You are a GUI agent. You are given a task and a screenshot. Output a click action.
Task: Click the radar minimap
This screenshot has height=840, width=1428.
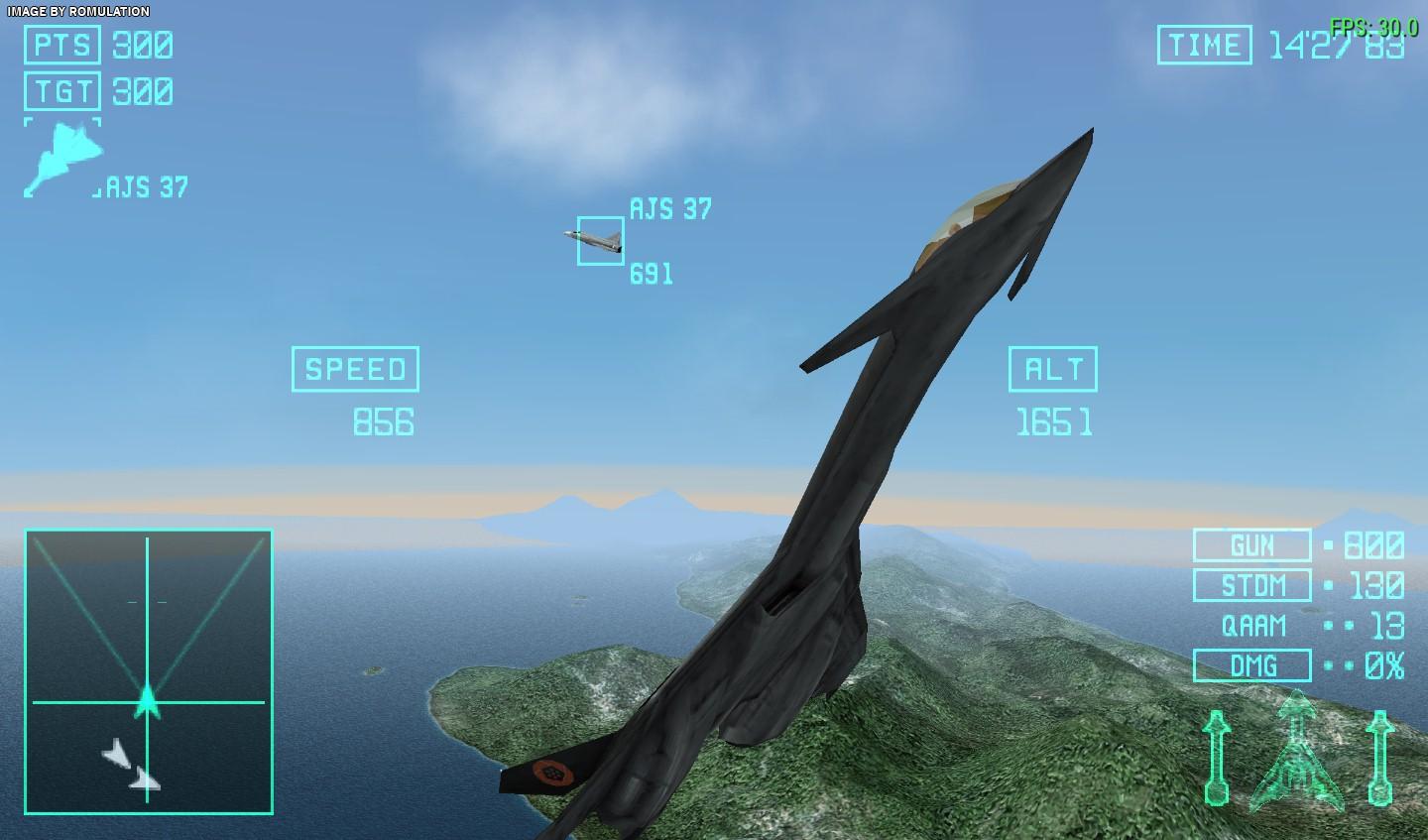(149, 671)
